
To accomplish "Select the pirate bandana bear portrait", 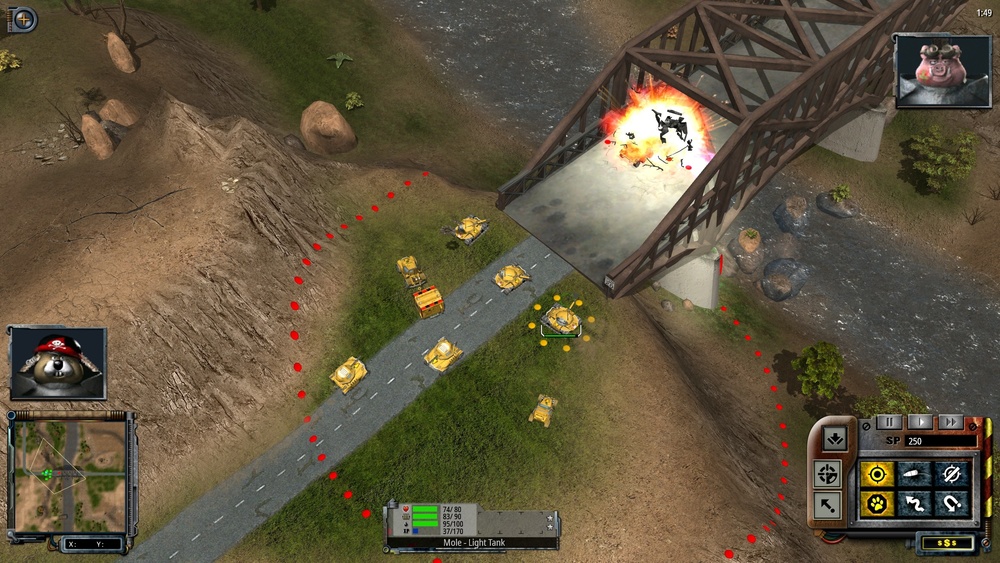I will coord(58,362).
